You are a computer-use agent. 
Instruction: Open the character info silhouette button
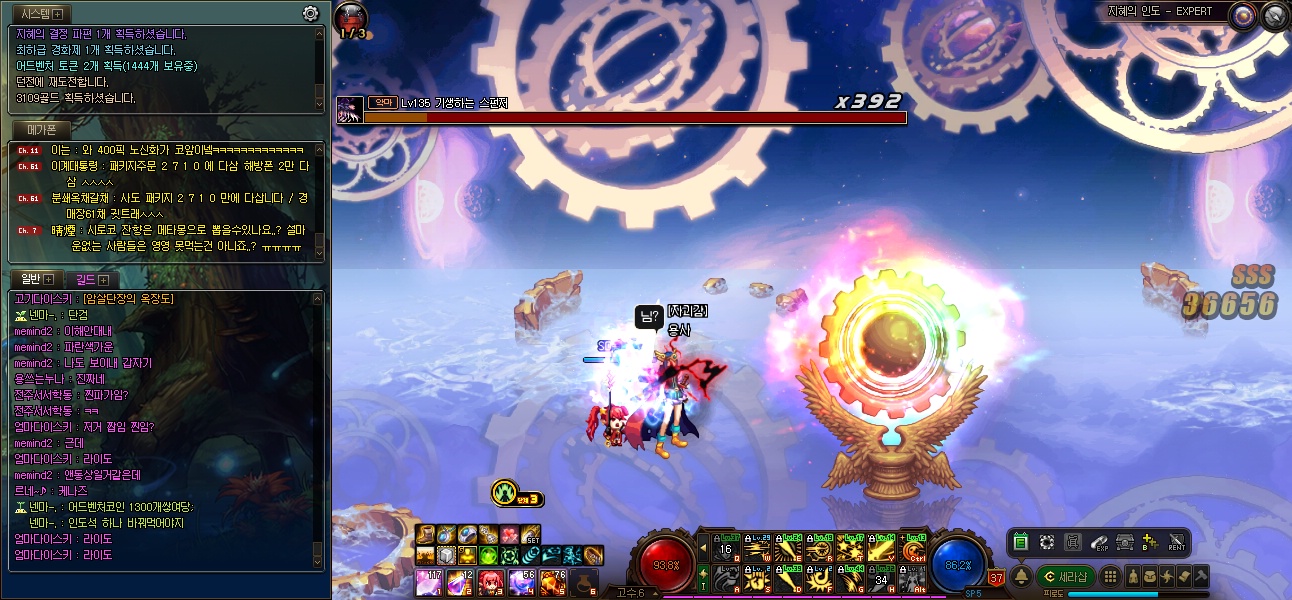tap(1133, 577)
